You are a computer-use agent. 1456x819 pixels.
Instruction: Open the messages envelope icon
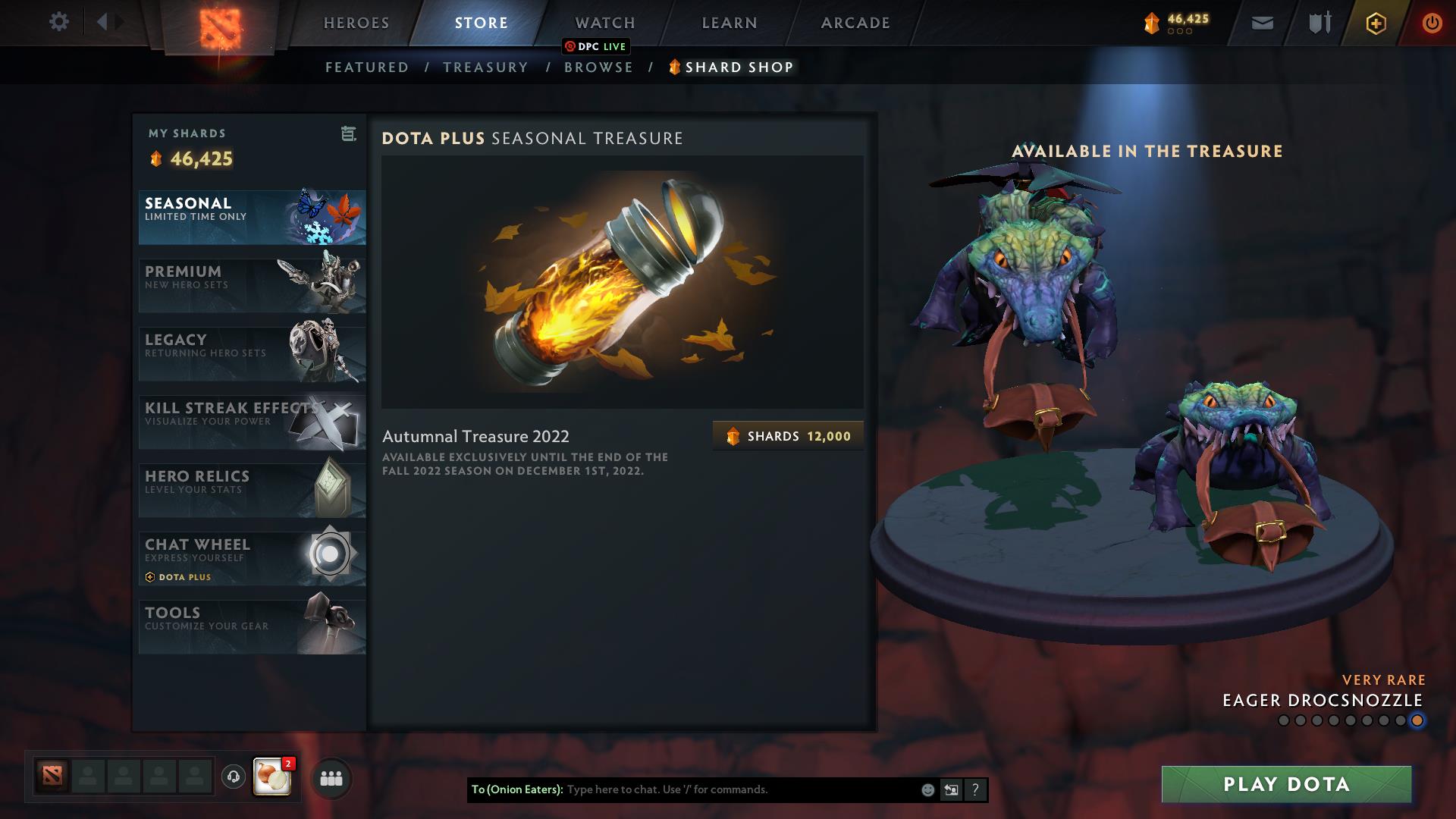1261,23
